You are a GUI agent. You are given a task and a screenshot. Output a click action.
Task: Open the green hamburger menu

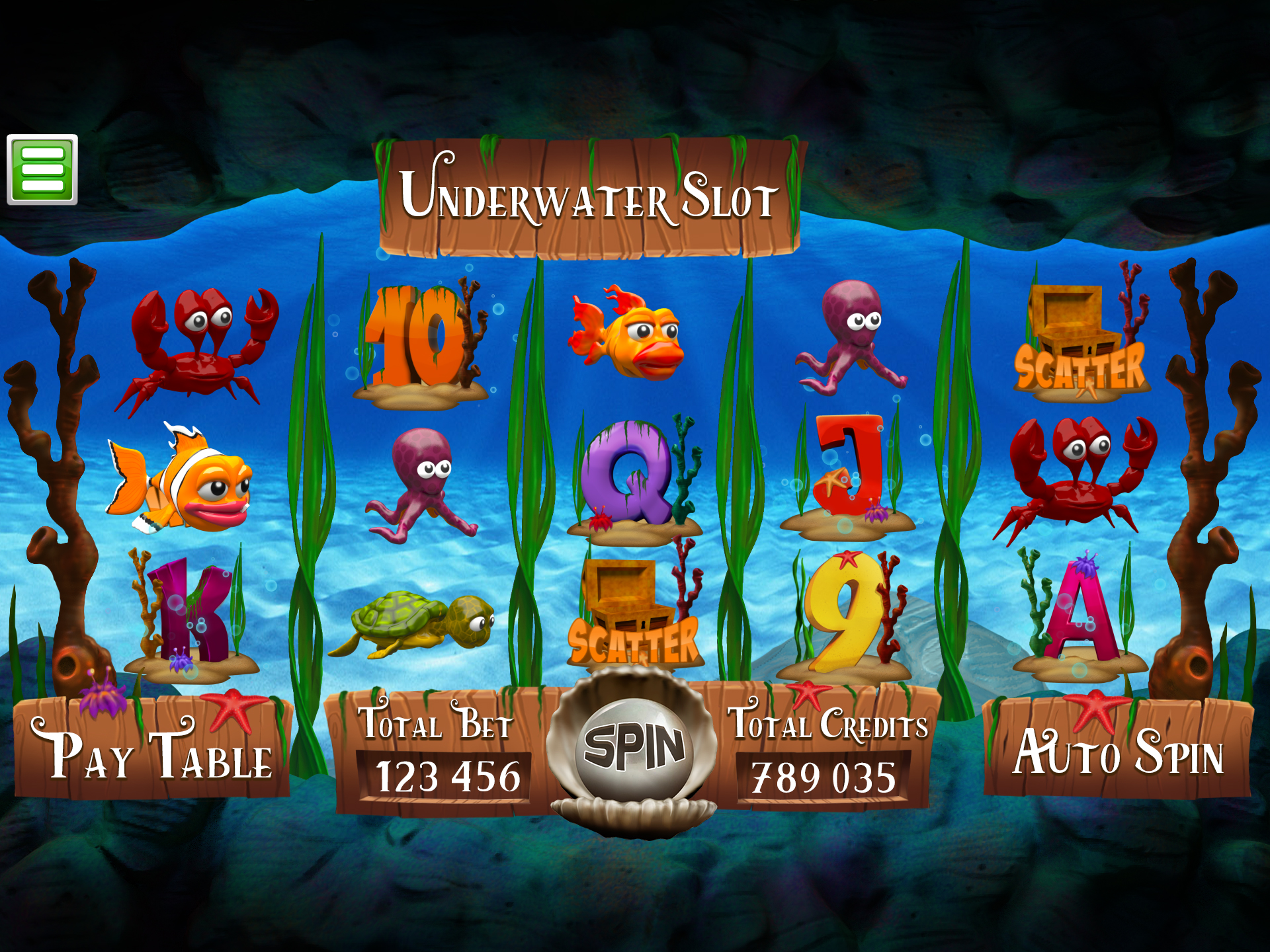(42, 170)
